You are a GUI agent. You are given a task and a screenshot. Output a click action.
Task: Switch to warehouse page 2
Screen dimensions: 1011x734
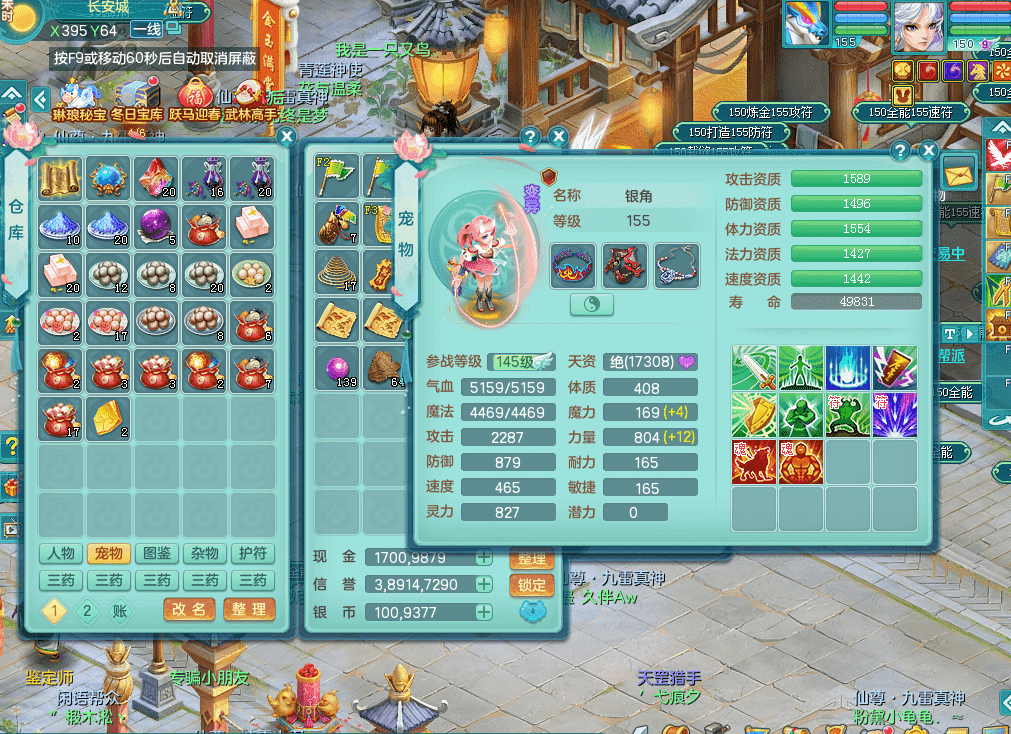(x=87, y=611)
